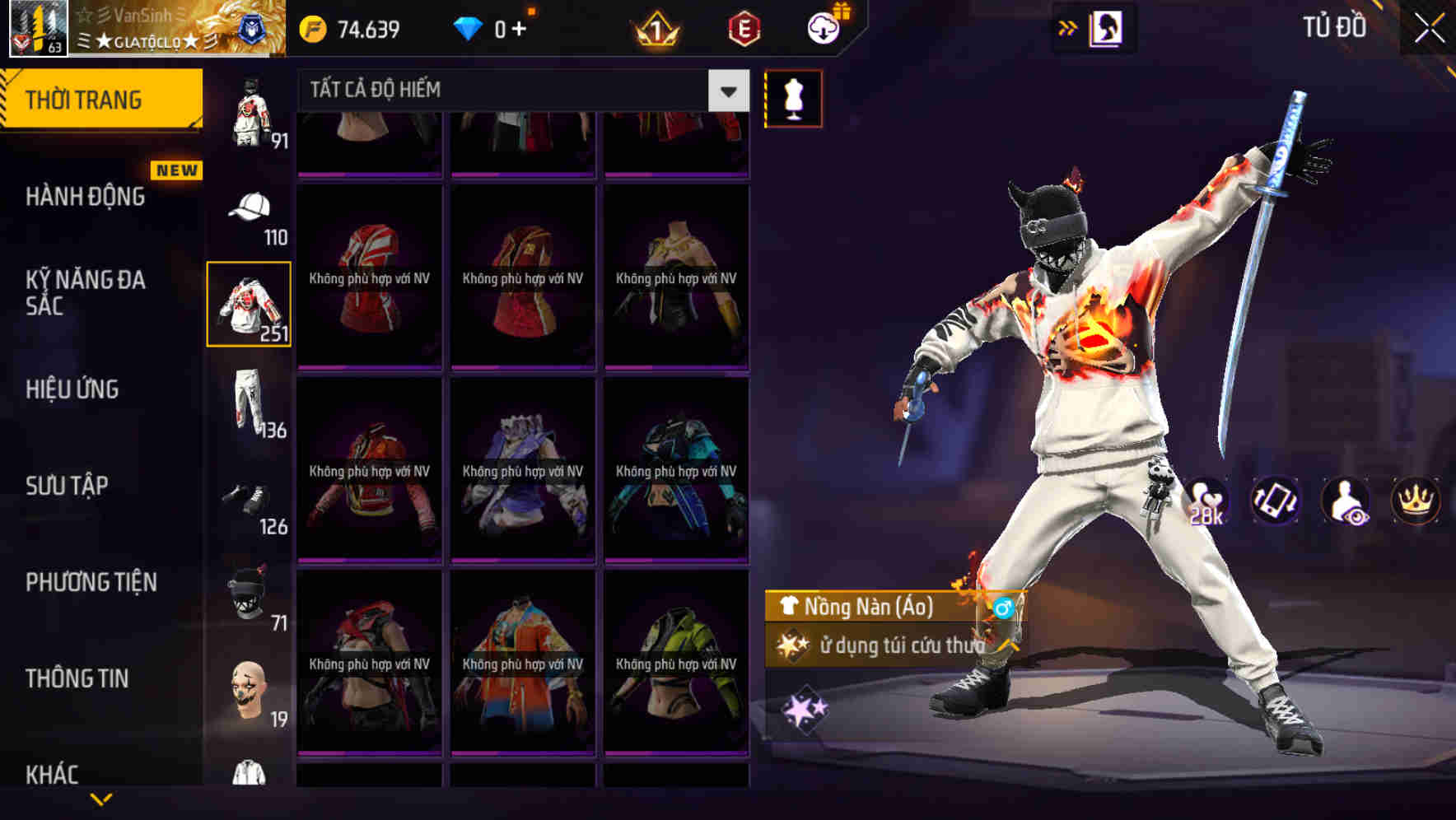The image size is (1456, 820).
Task: Open the mannequin wardrobe preview icon
Action: [792, 97]
